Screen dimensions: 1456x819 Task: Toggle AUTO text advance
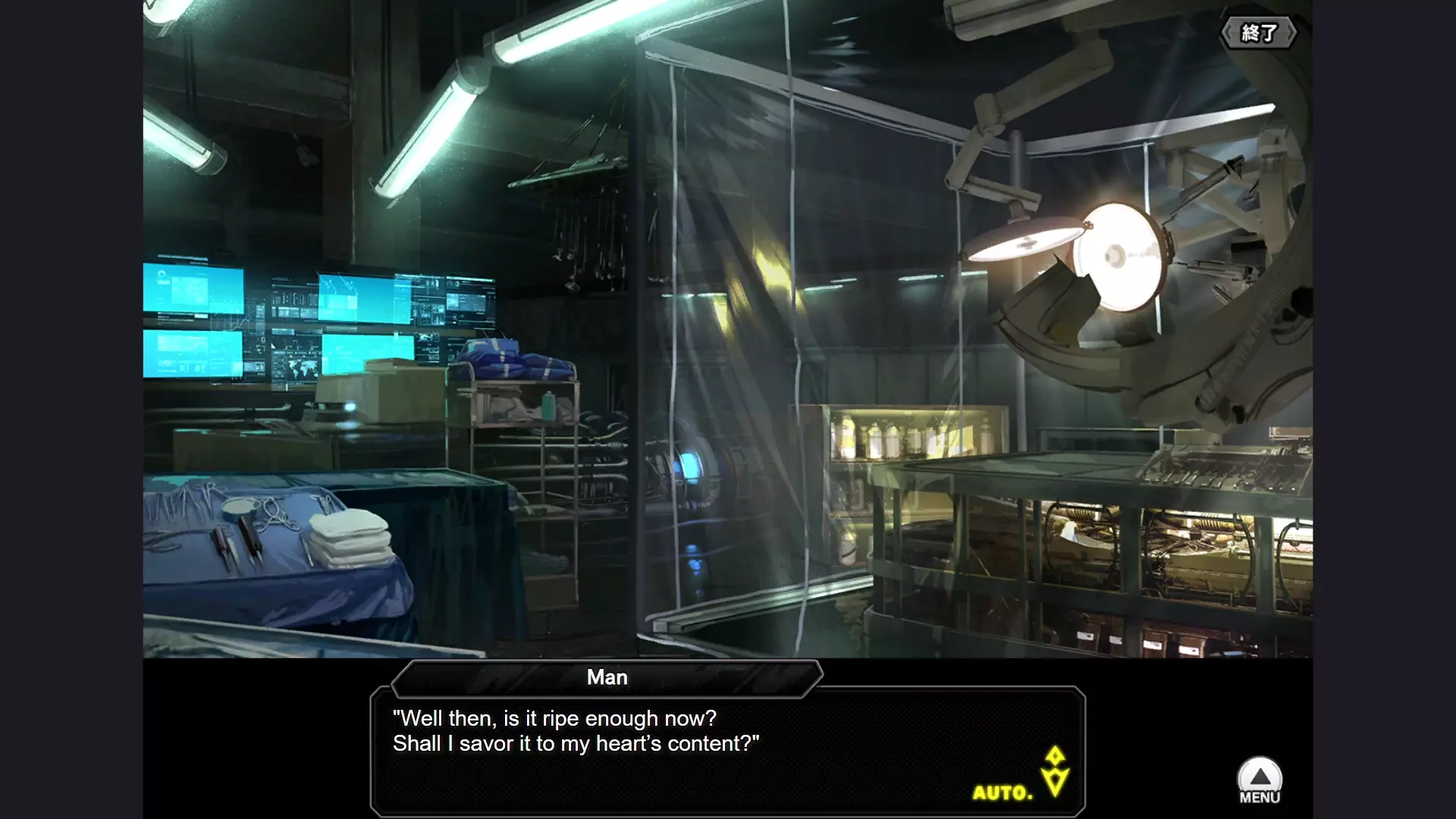point(1003,793)
